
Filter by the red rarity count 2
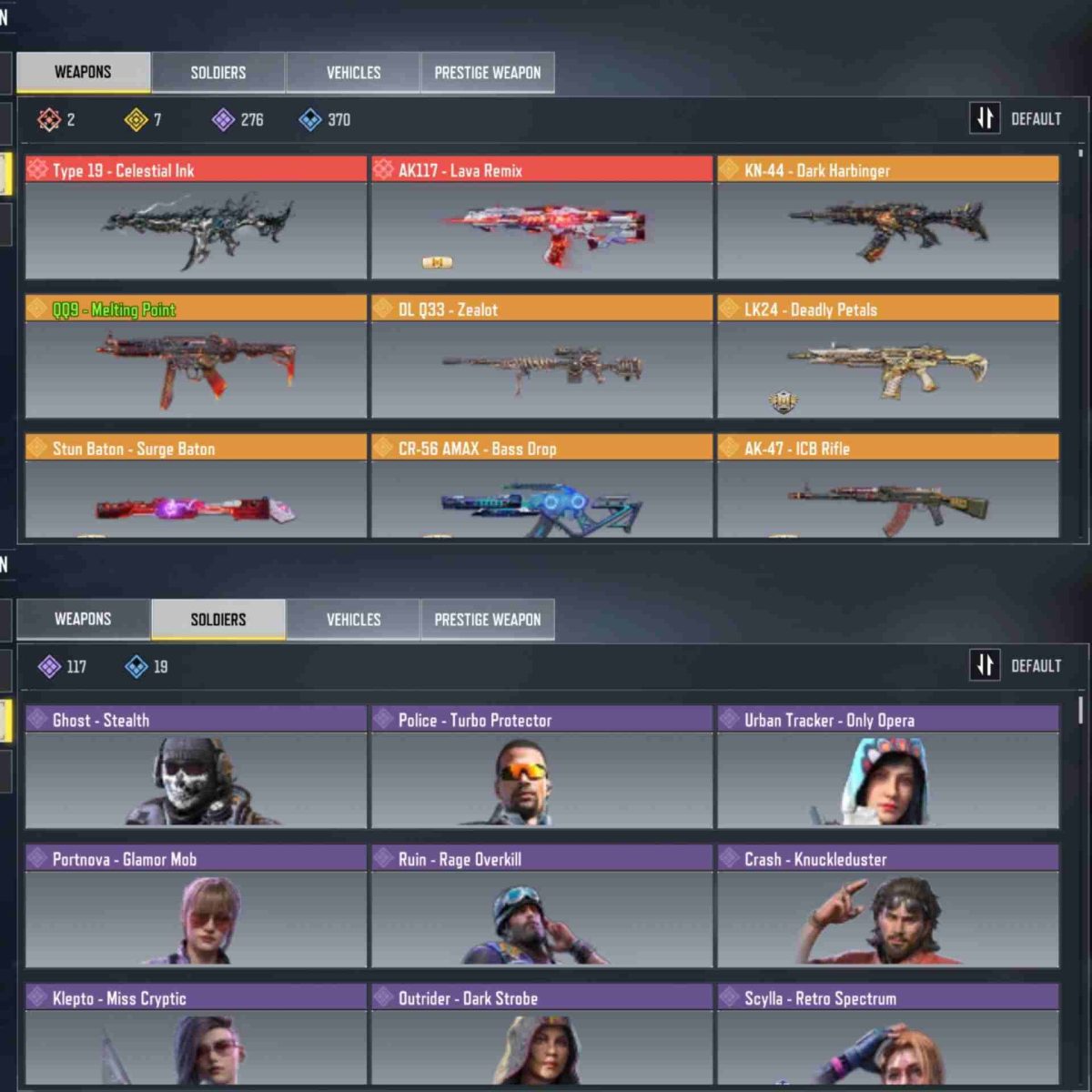click(x=56, y=119)
